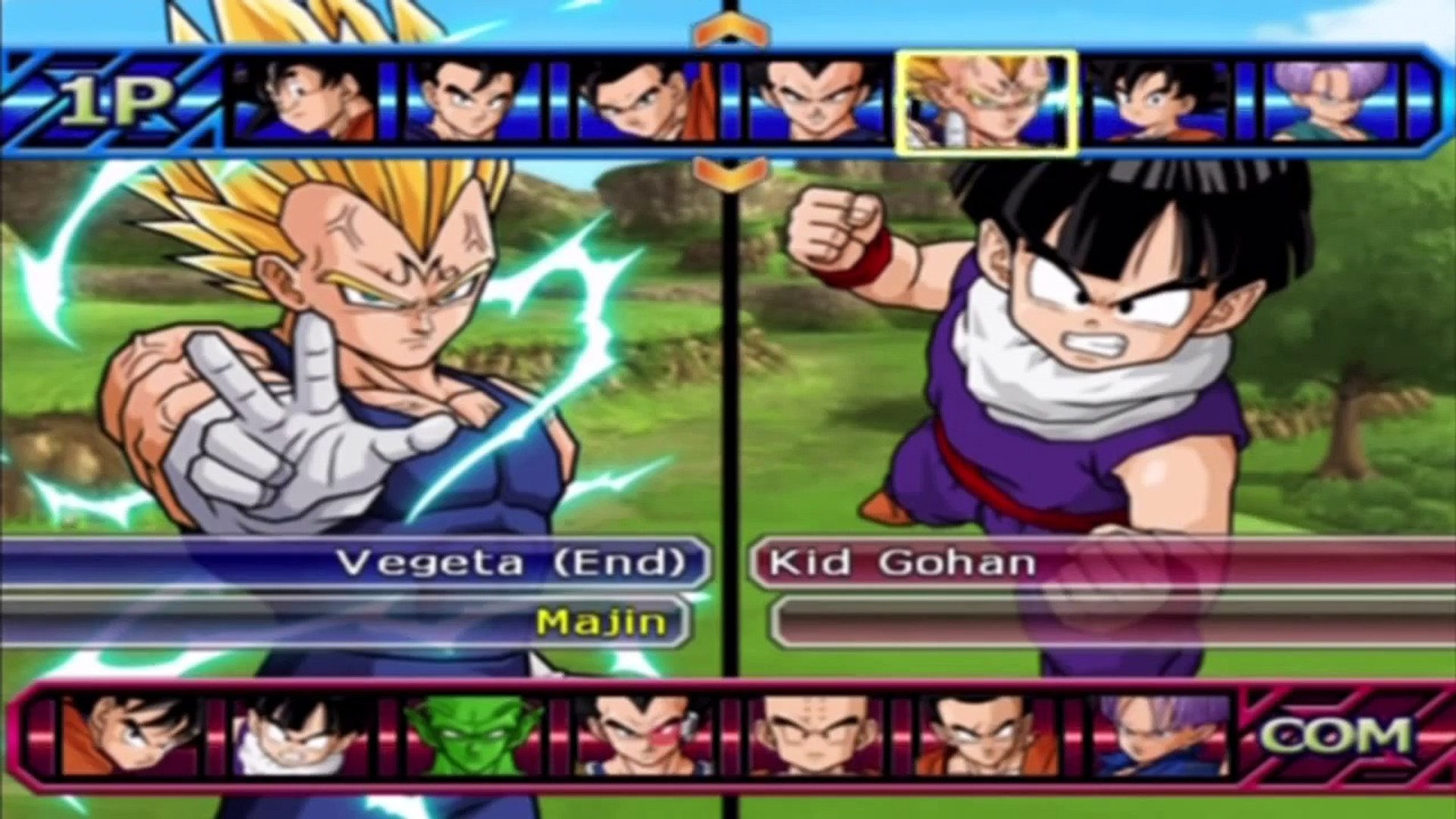Select scouter Vegeta portrait in COM row
This screenshot has height=819, width=1456.
(645, 736)
